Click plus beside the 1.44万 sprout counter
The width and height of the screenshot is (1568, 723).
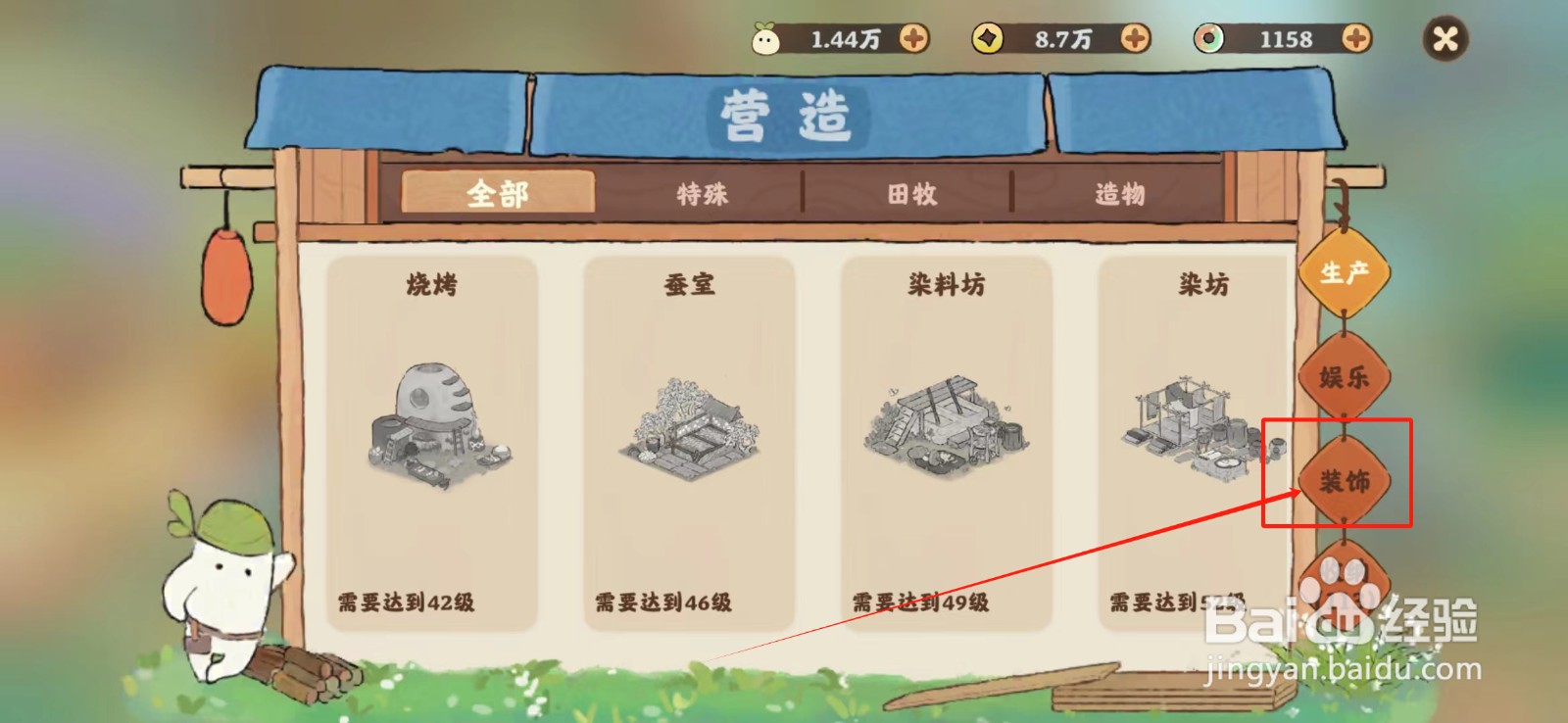pos(914,39)
